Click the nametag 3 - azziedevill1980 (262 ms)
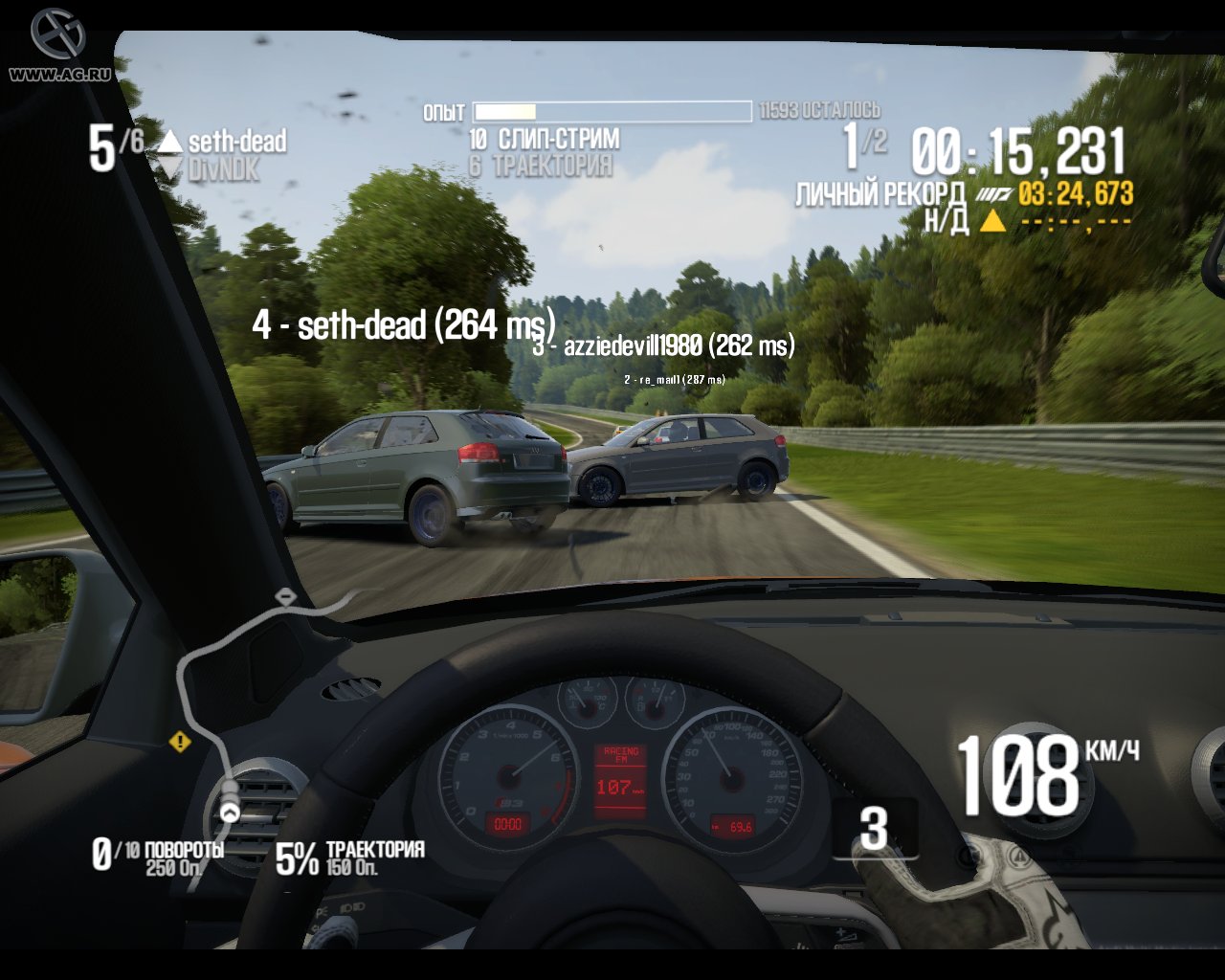 click(x=664, y=348)
